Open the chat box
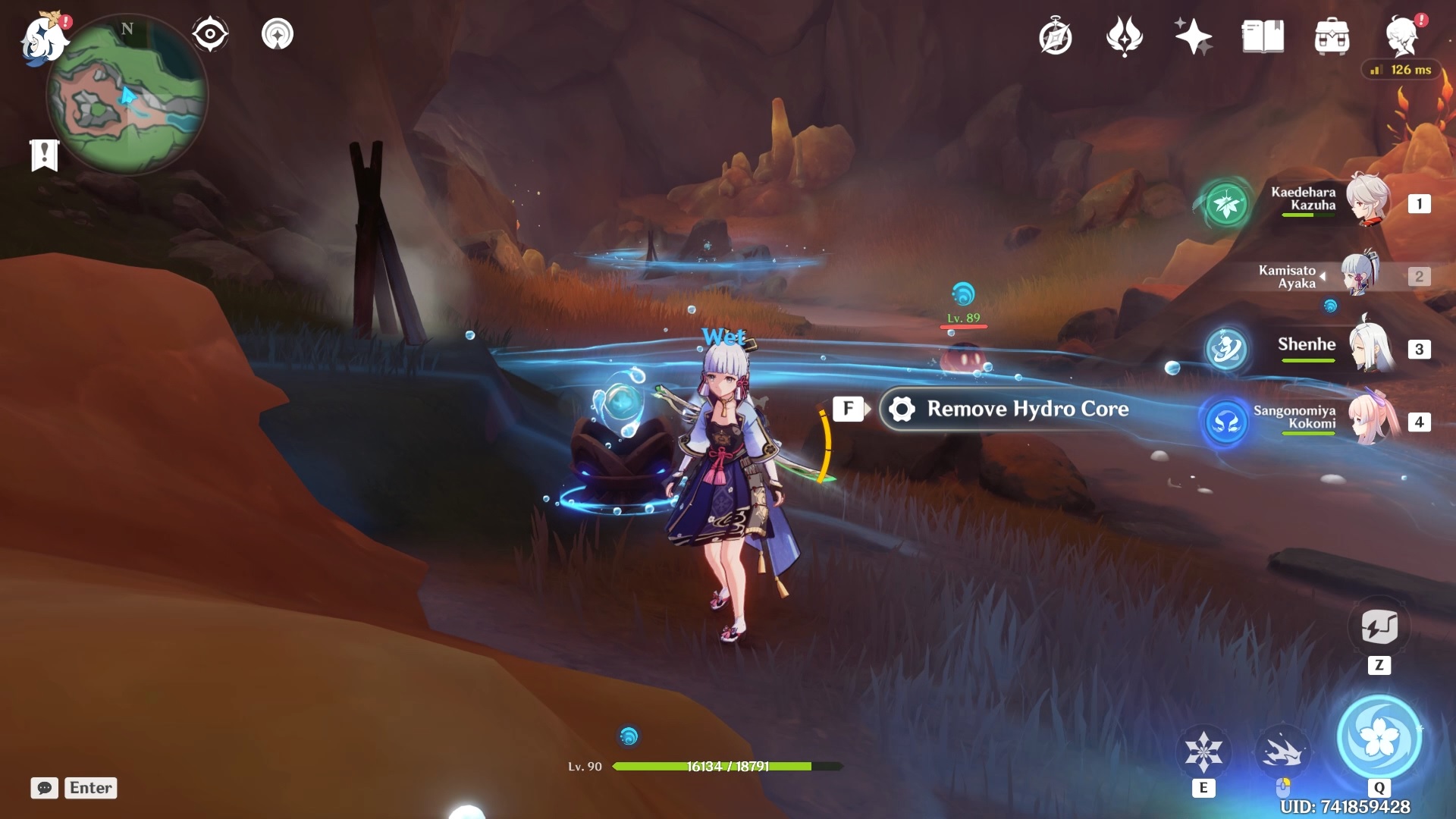The image size is (1456, 819). 74,788
